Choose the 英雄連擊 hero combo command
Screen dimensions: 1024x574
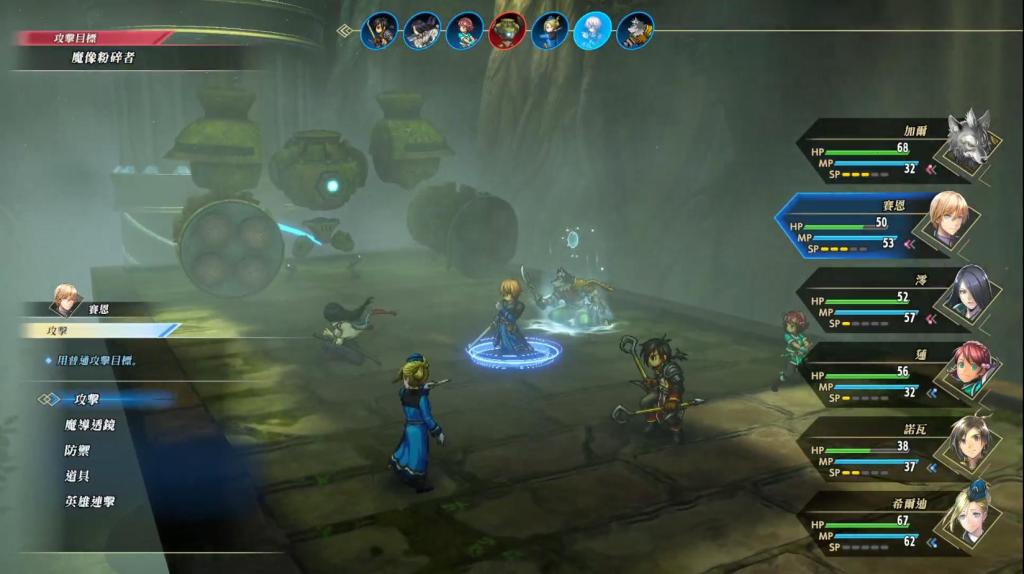point(90,502)
